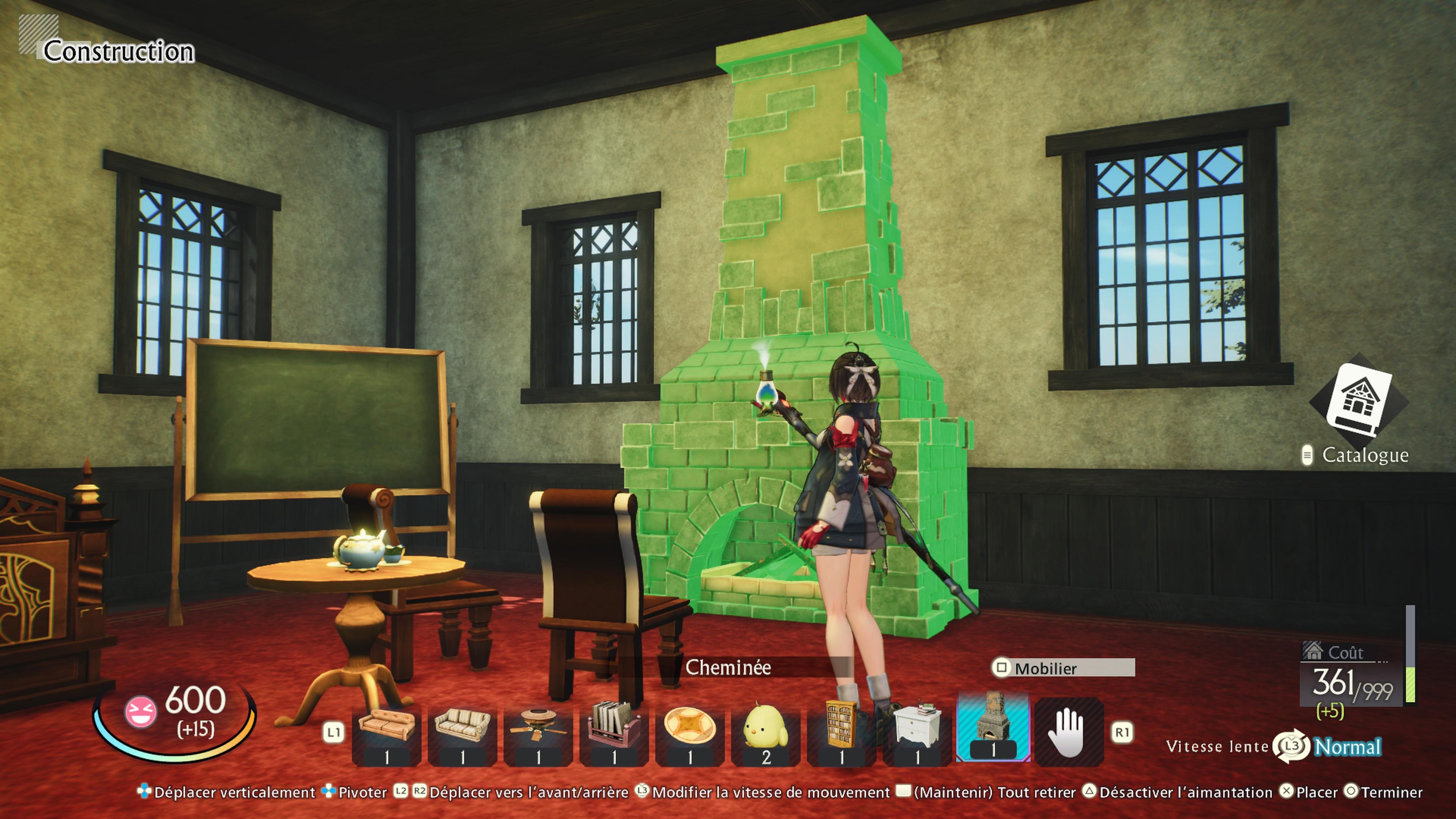Pick the wooden bookshelf slot
This screenshot has width=1456, height=819.
point(841,733)
